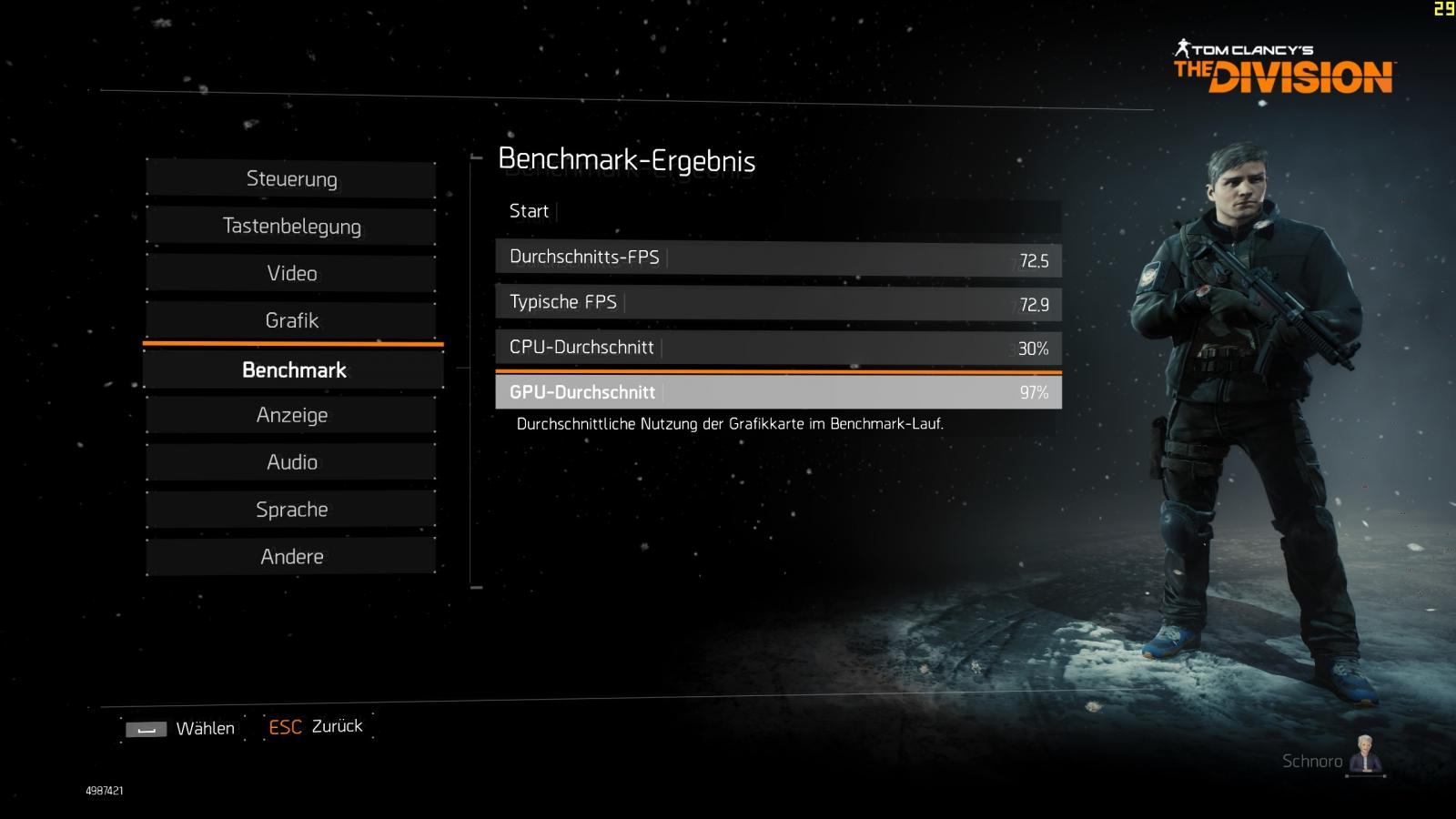The image size is (1456, 819).
Task: Click the GPU-Durchschnitt result row
Action: (778, 392)
